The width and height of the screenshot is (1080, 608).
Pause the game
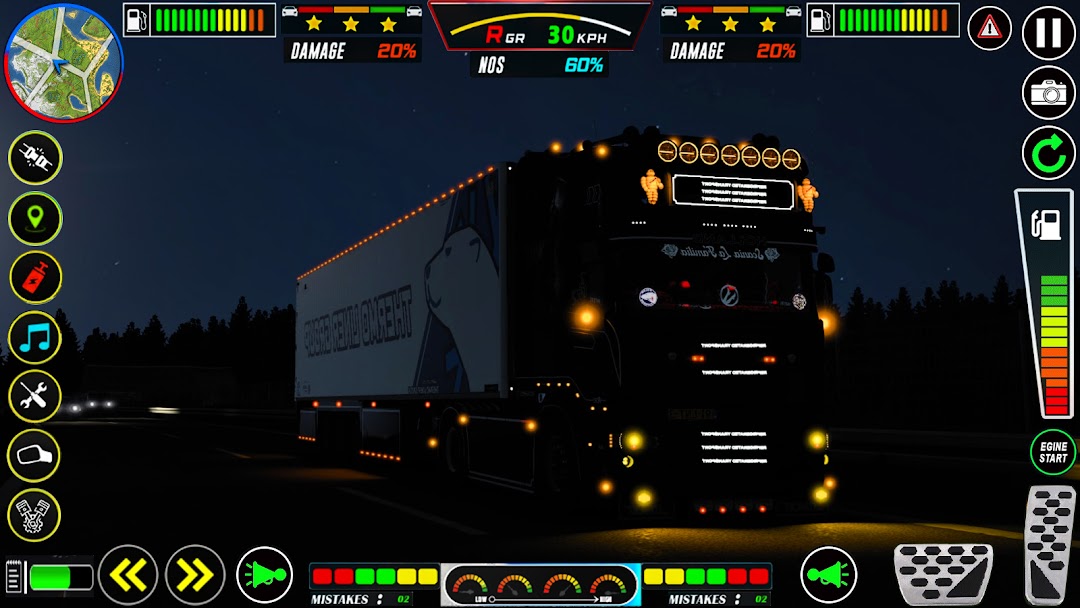[1048, 32]
